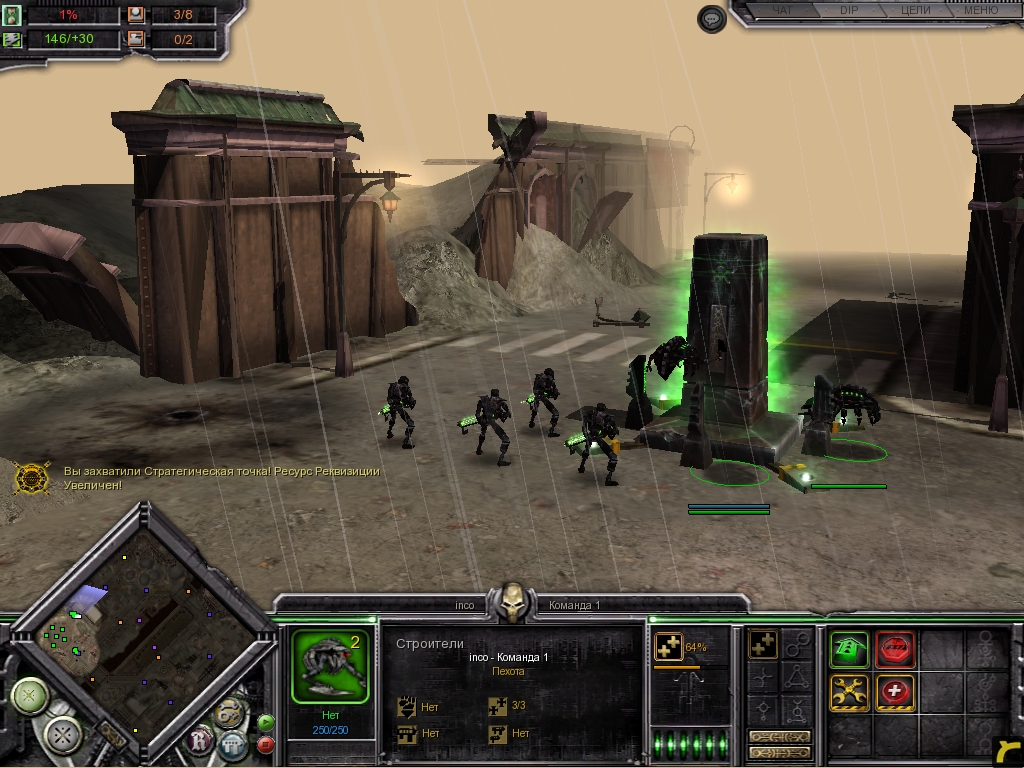The height and width of the screenshot is (768, 1024).
Task: Open the МЕНЮ game menu
Action: click(980, 11)
